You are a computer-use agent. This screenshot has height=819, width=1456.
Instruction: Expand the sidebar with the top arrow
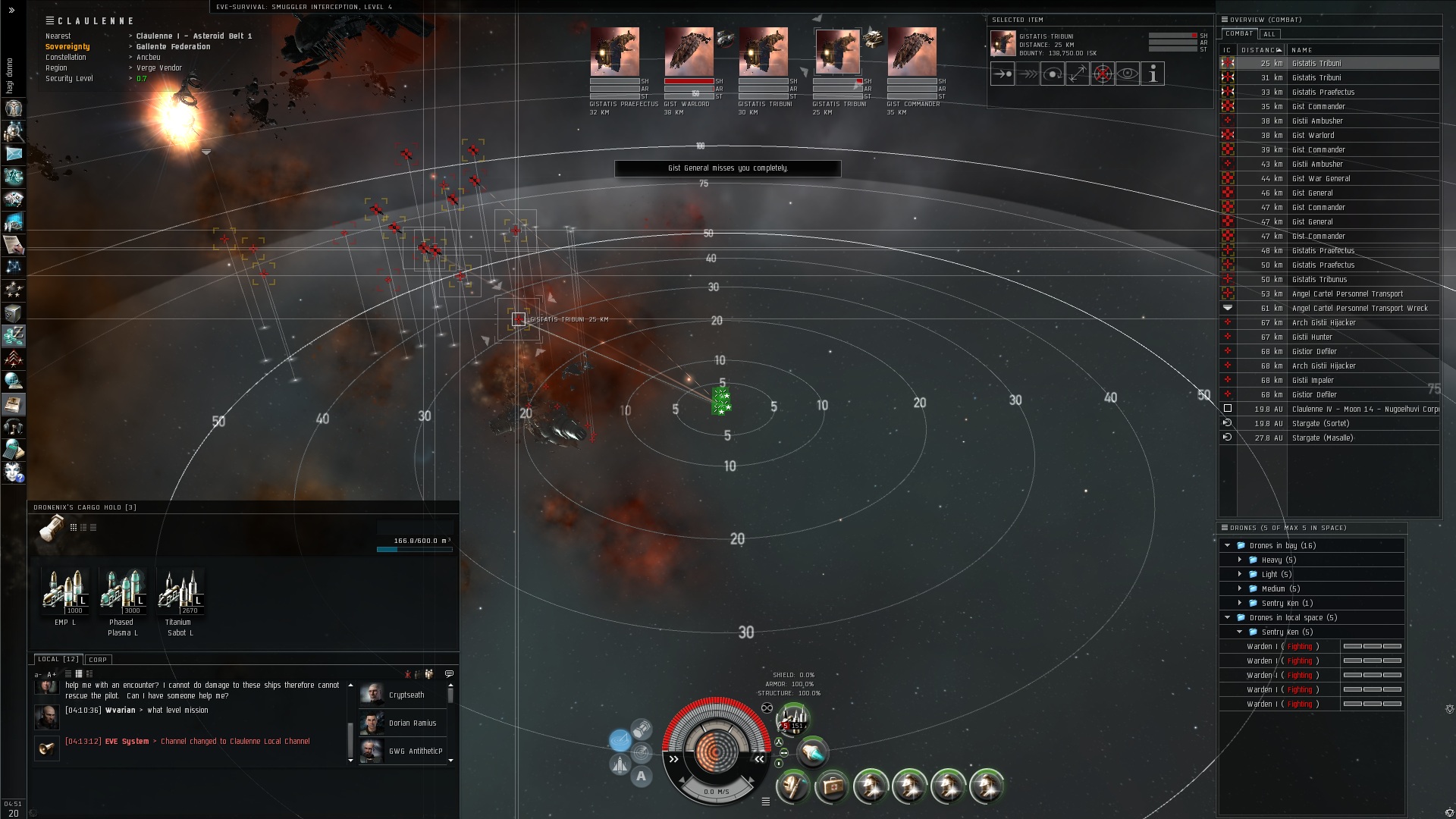[11, 11]
